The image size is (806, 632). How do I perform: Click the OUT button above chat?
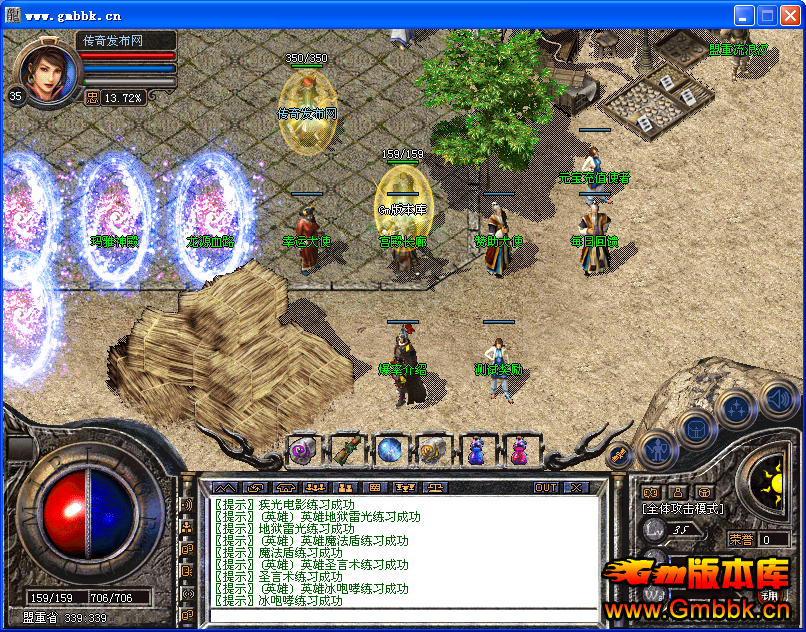coord(546,488)
